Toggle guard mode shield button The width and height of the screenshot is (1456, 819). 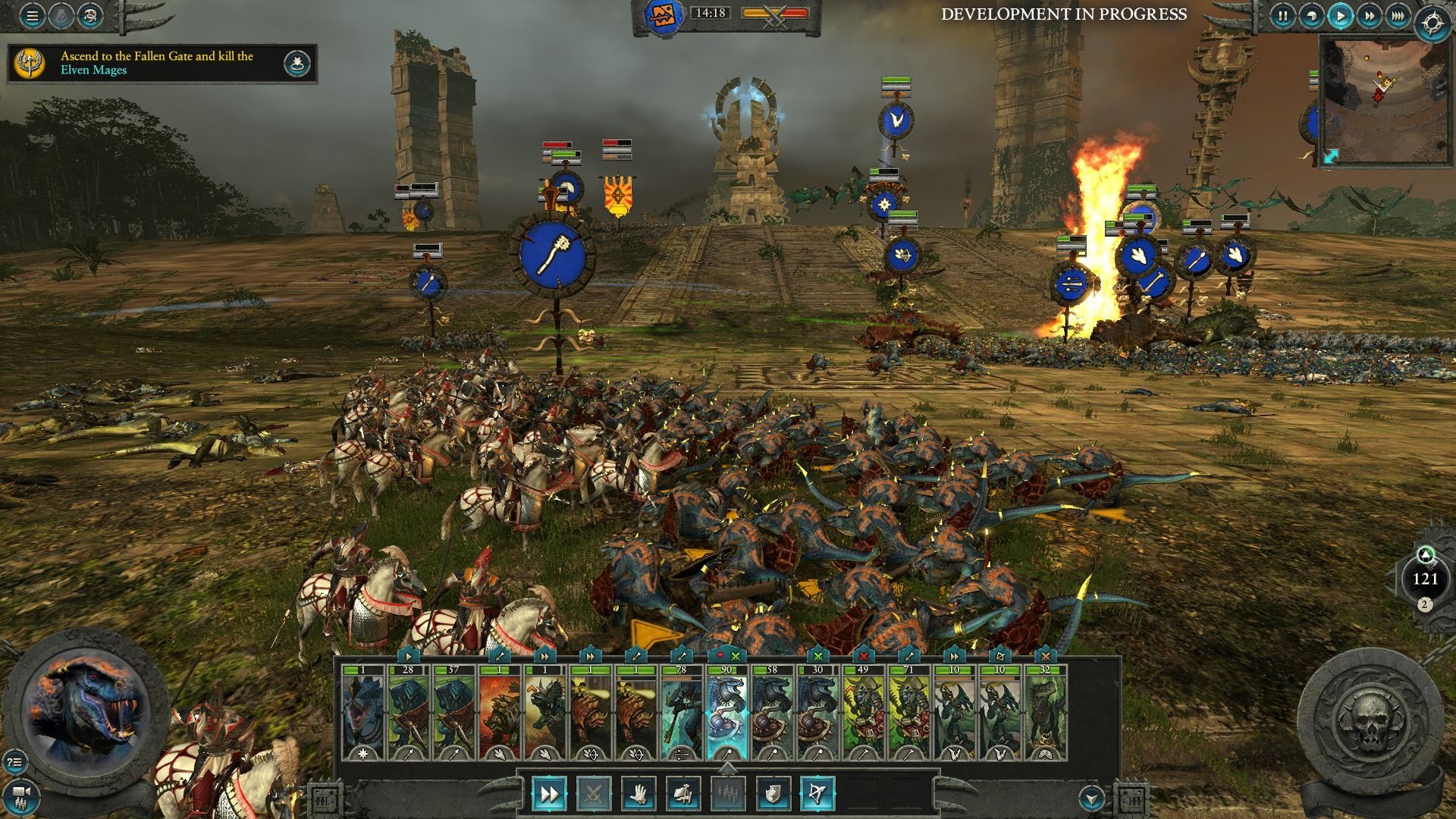click(x=773, y=794)
